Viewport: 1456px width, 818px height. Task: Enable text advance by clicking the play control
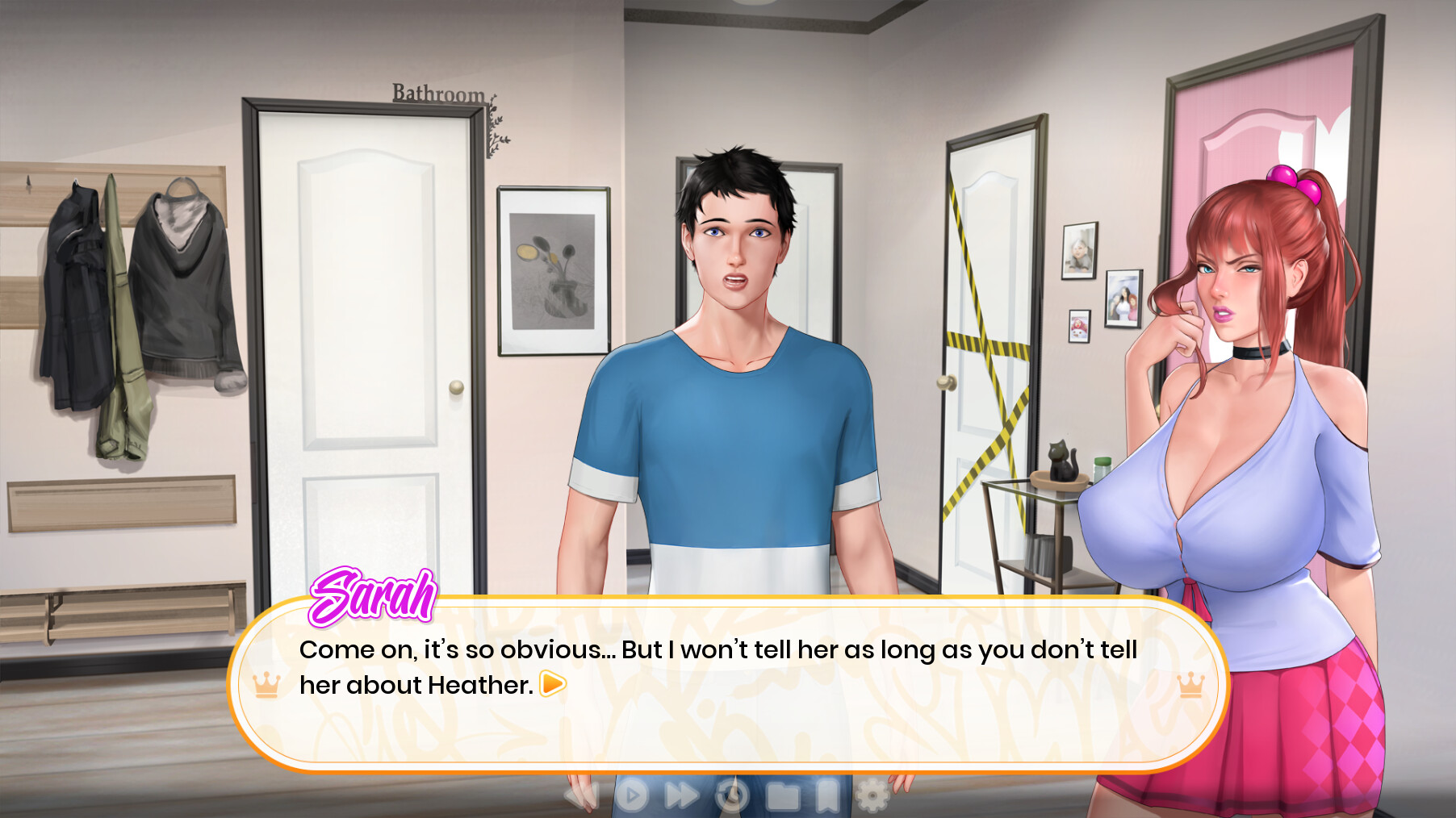[x=632, y=795]
